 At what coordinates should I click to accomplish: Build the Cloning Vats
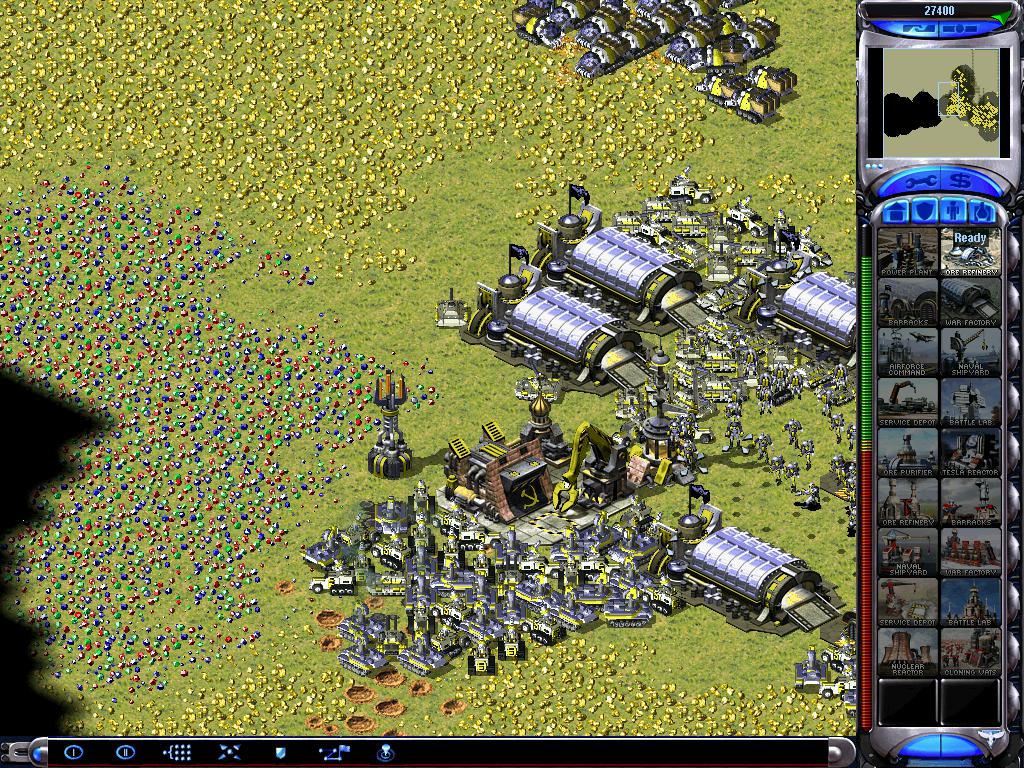point(970,652)
